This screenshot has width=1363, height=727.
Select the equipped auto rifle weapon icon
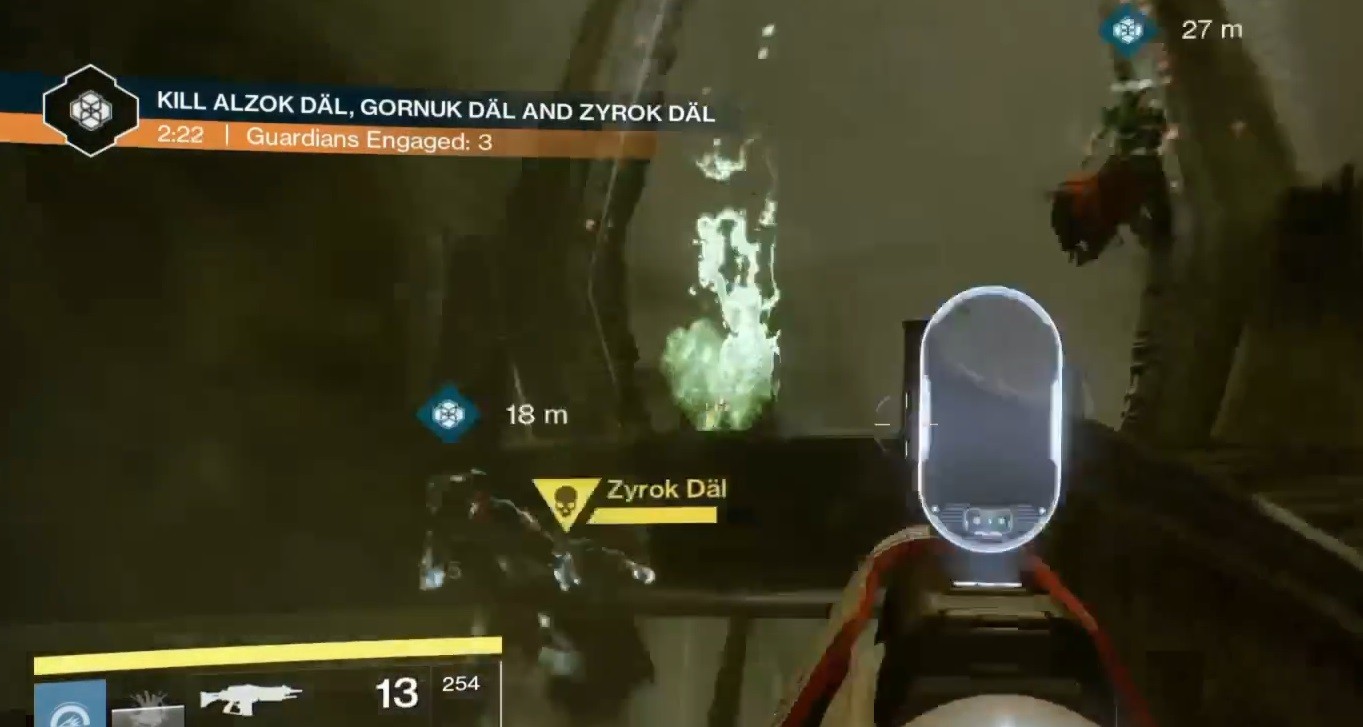coord(250,695)
